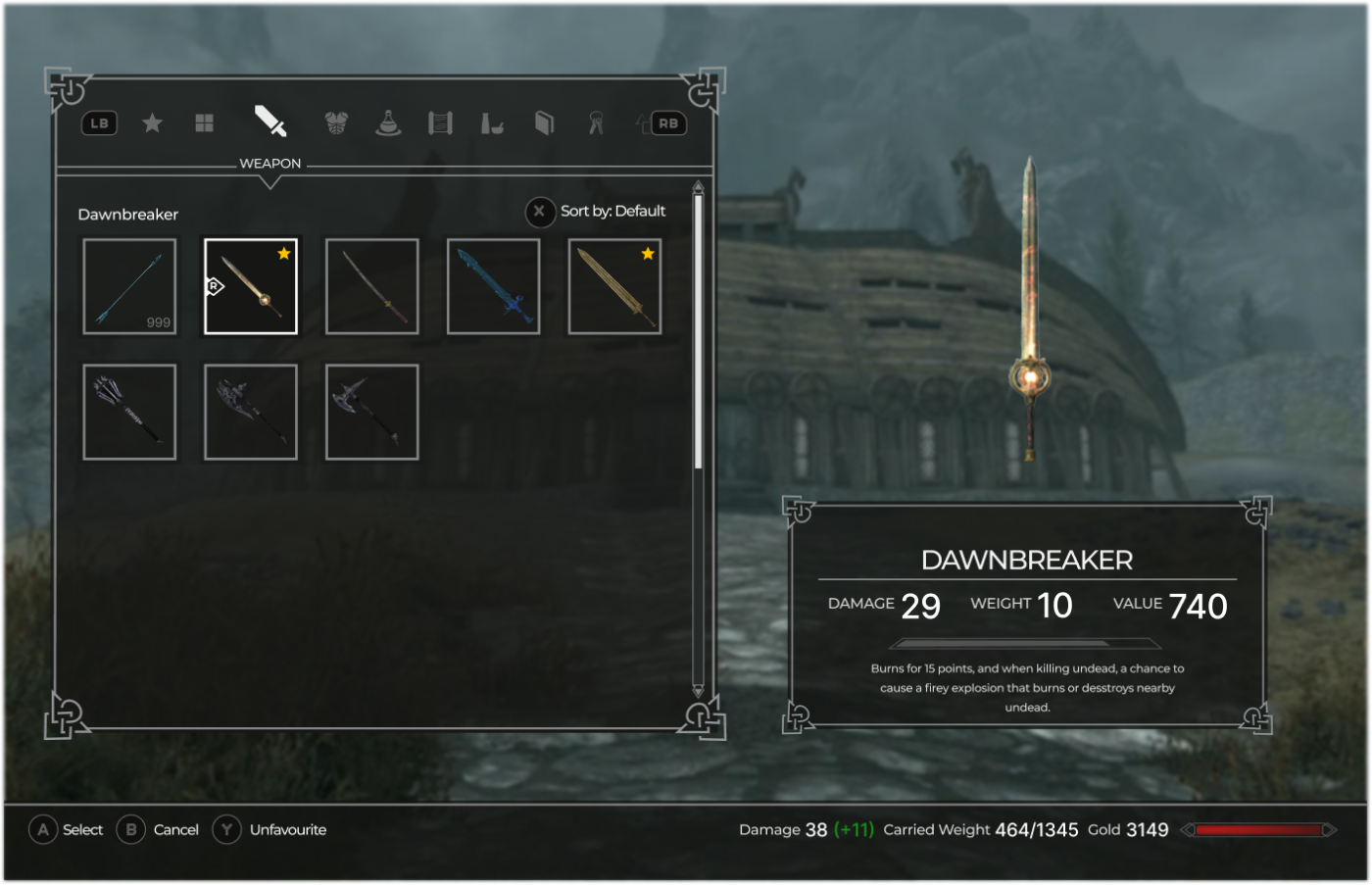The height and width of the screenshot is (885, 1372).
Task: Open the Favourites star tab
Action: coord(152,123)
